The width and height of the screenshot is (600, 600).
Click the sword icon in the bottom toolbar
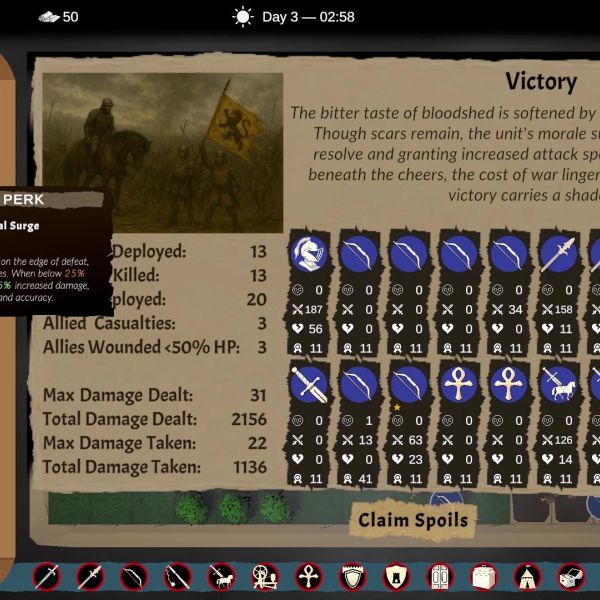pos(46,577)
